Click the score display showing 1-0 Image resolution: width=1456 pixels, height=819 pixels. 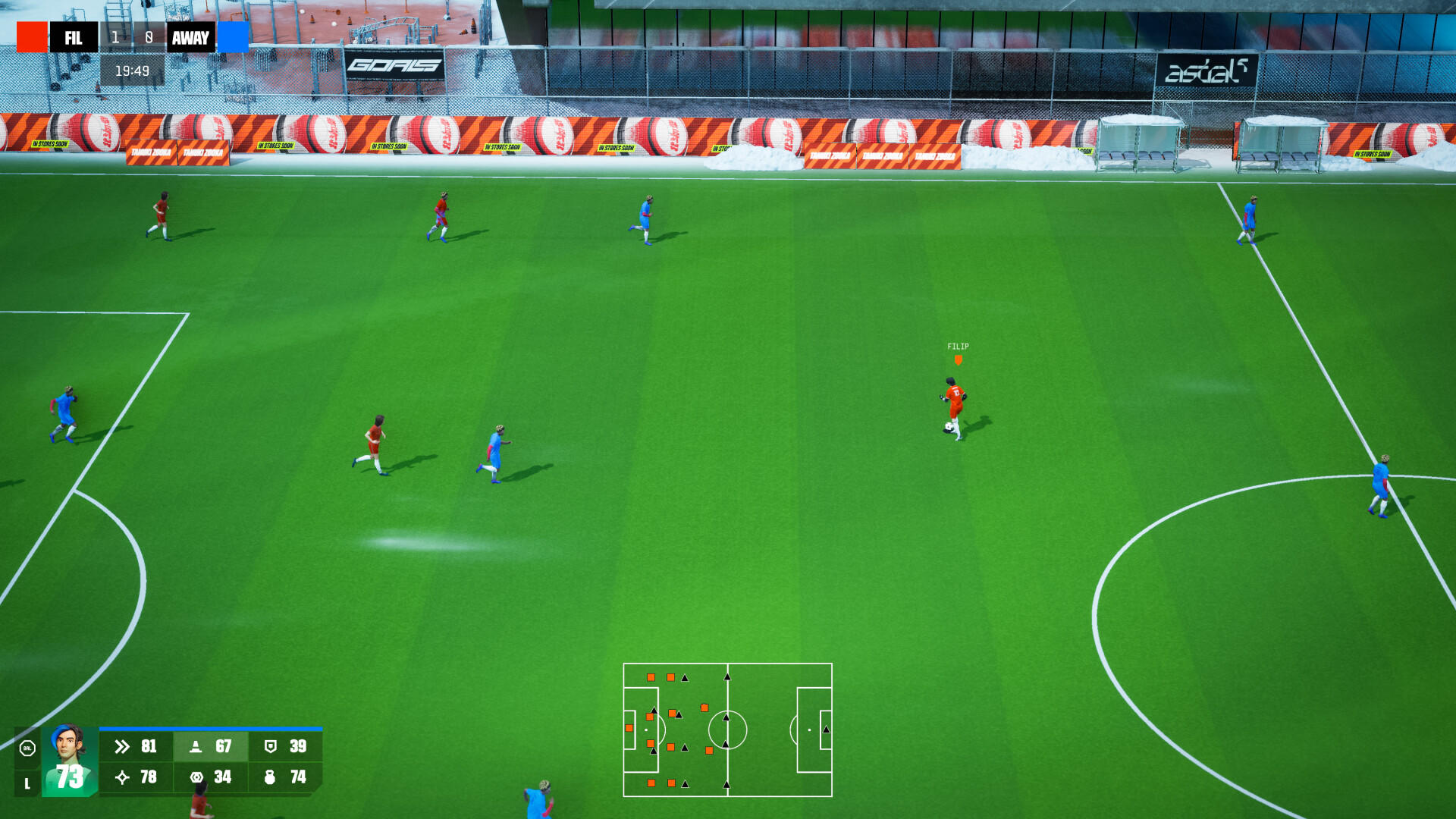[x=133, y=38]
